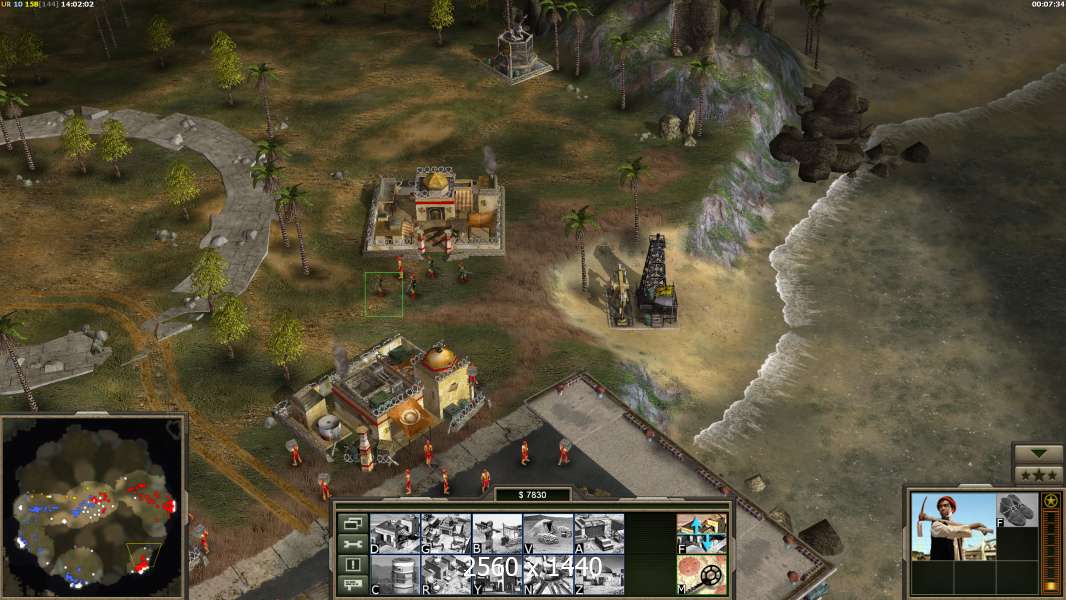Image resolution: width=1066 pixels, height=600 pixels.
Task: Click the button below the exclamation mark
Action: pos(352,585)
